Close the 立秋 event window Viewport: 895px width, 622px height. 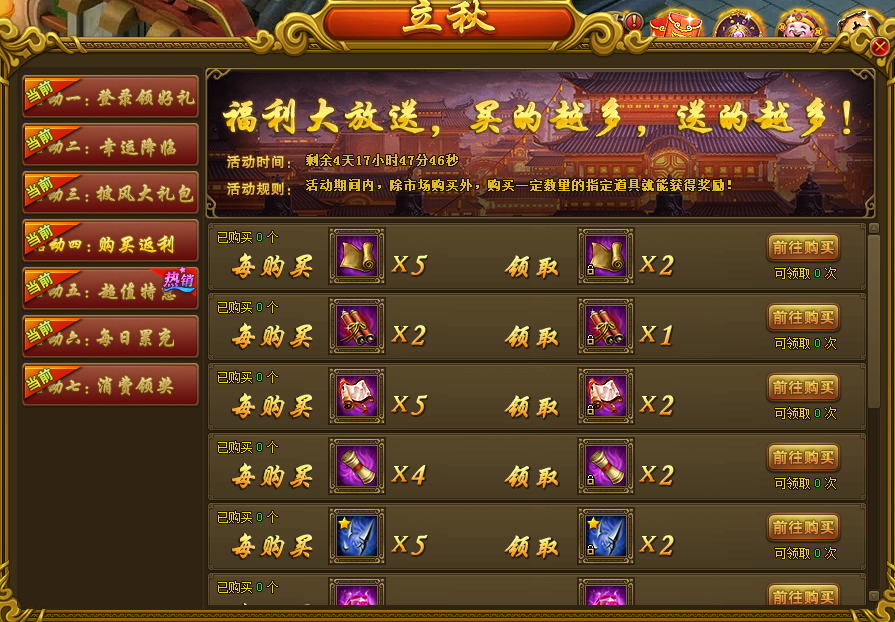point(880,47)
